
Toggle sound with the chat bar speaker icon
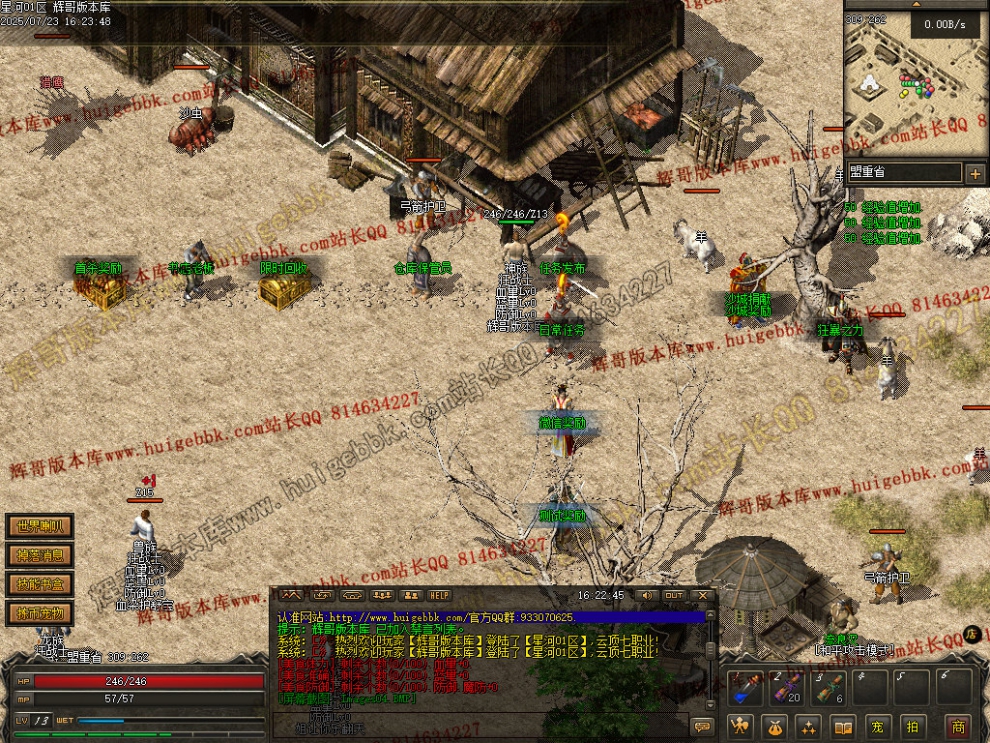(x=645, y=596)
